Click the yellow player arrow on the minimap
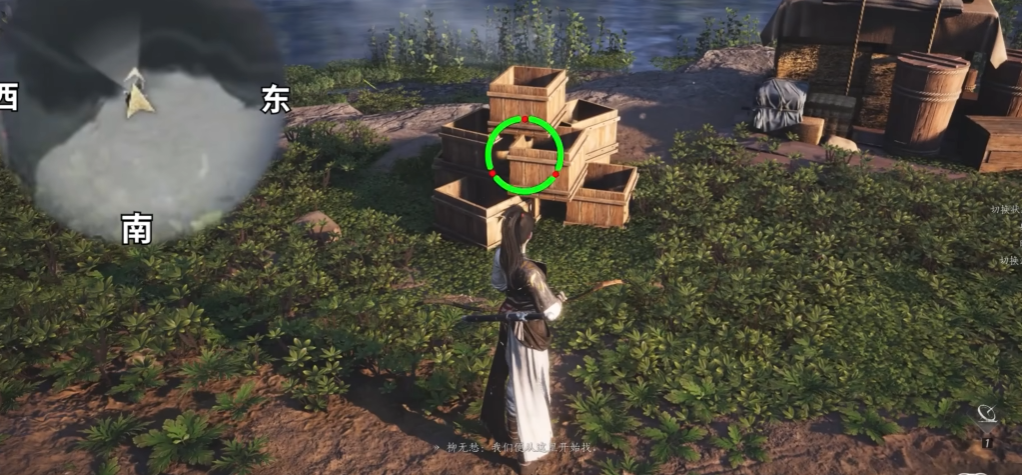This screenshot has height=475, width=1022. pyautogui.click(x=138, y=100)
